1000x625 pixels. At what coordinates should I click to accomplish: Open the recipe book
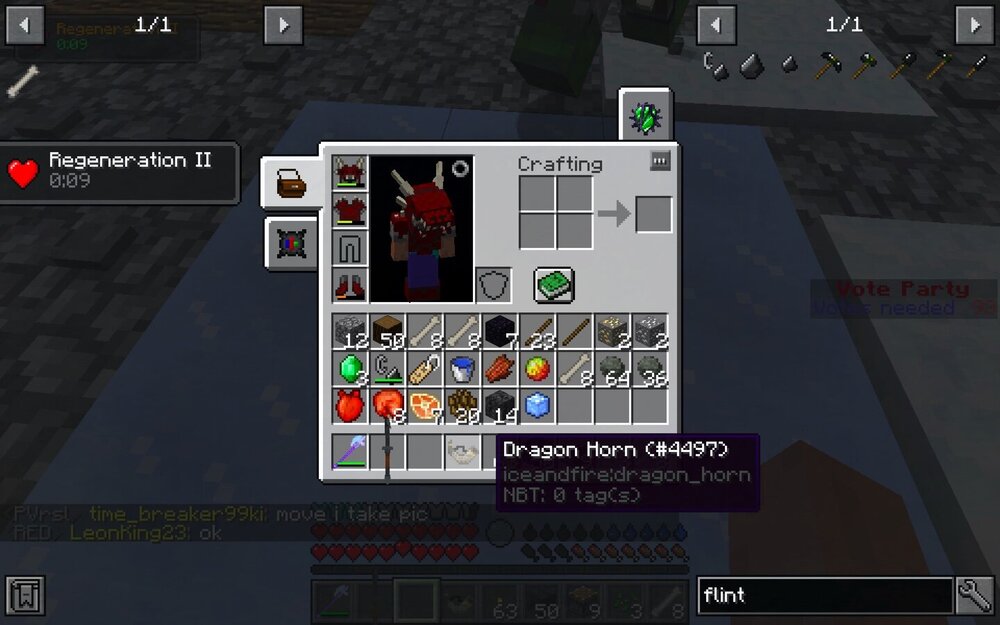[x=553, y=285]
